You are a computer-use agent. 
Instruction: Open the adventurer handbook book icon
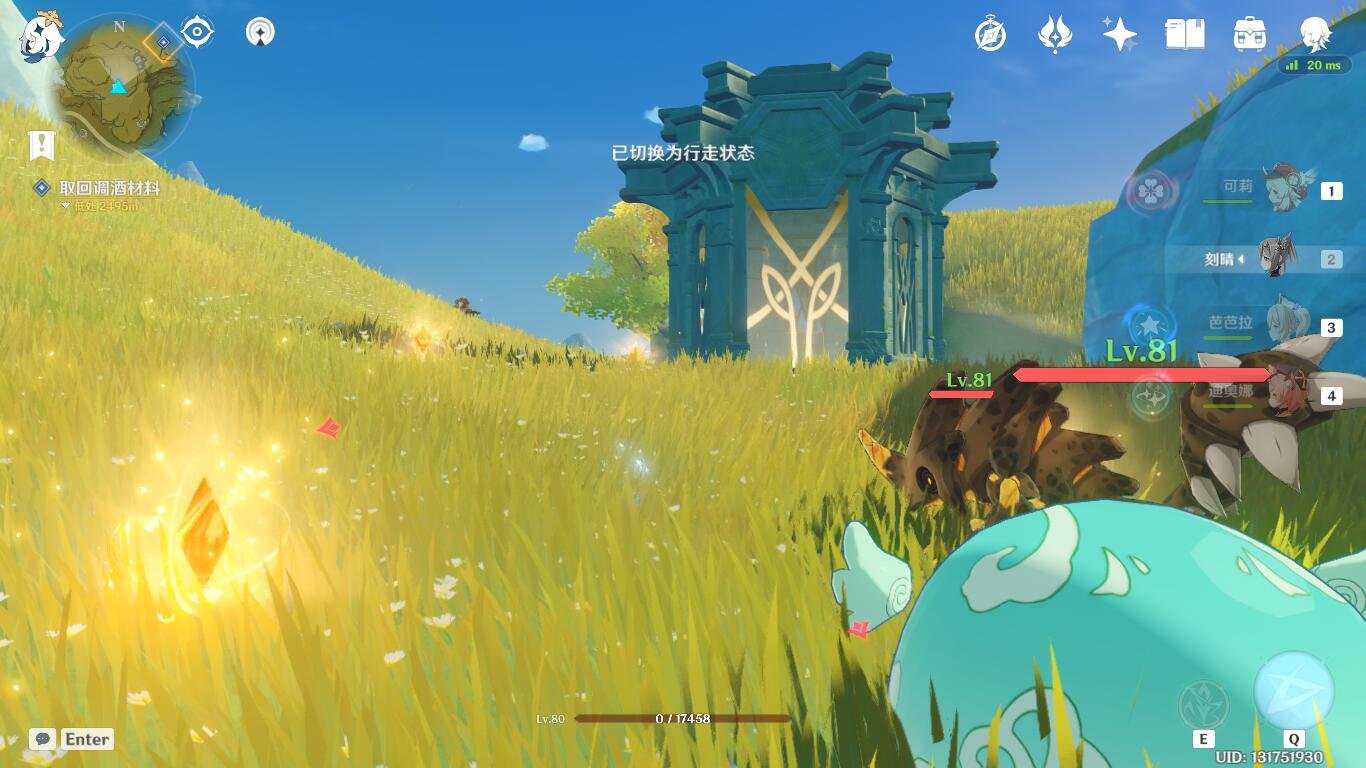1185,35
